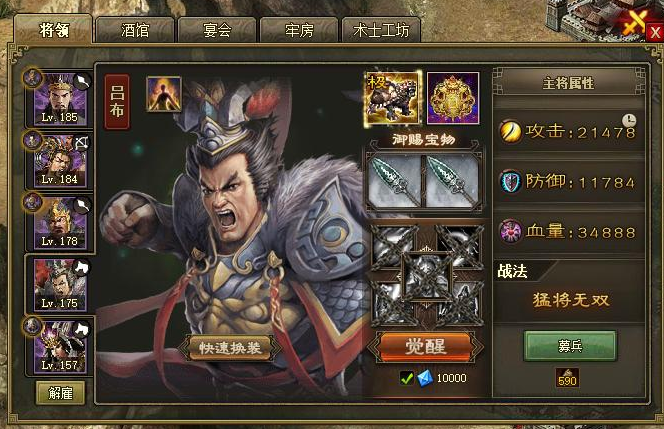Image resolution: width=664 pixels, height=429 pixels.
Task: Go to the 将领 tab
Action: click(x=52, y=30)
